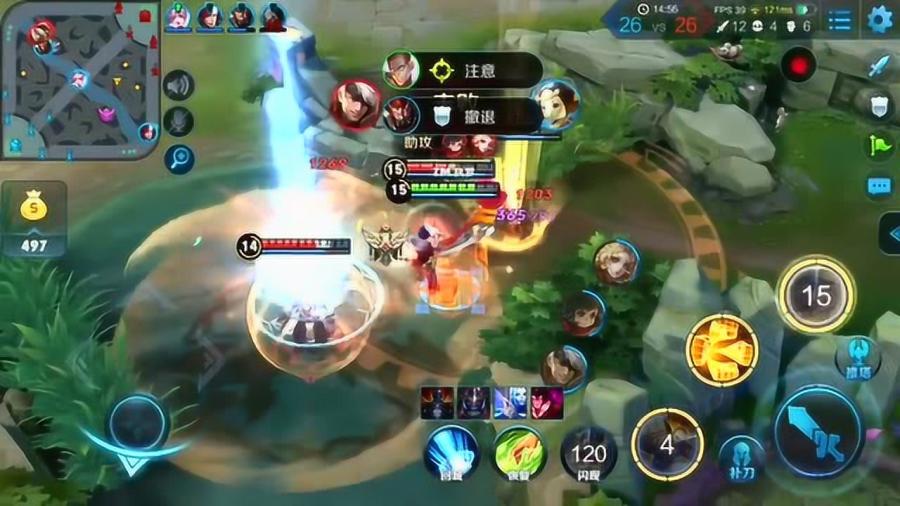Click the magnifier icon beside the minimap
Viewport: 900px width, 506px height.
tap(180, 157)
